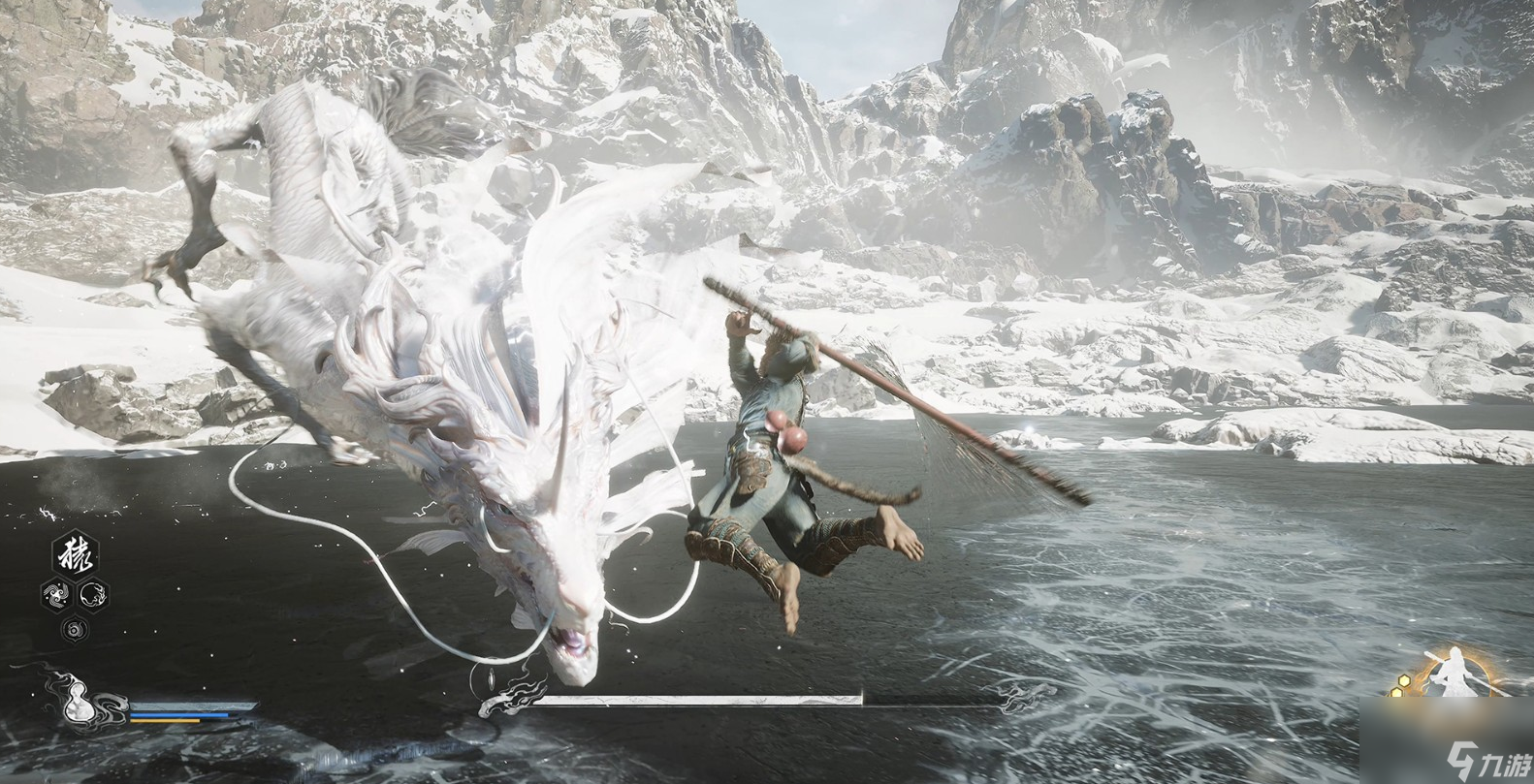The height and width of the screenshot is (784, 1534).
Task: Select the transformation spell hexagon with the Chinese character
Action: tap(75, 555)
